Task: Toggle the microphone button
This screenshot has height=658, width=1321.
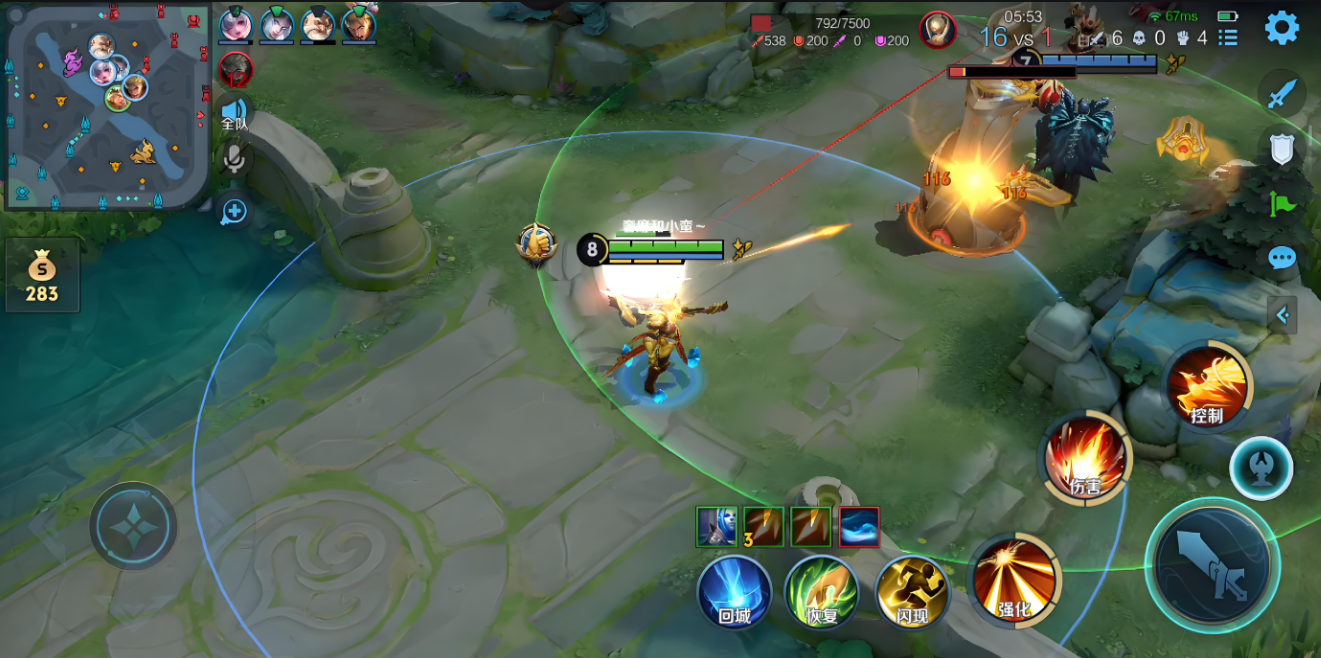Action: pyautogui.click(x=234, y=159)
